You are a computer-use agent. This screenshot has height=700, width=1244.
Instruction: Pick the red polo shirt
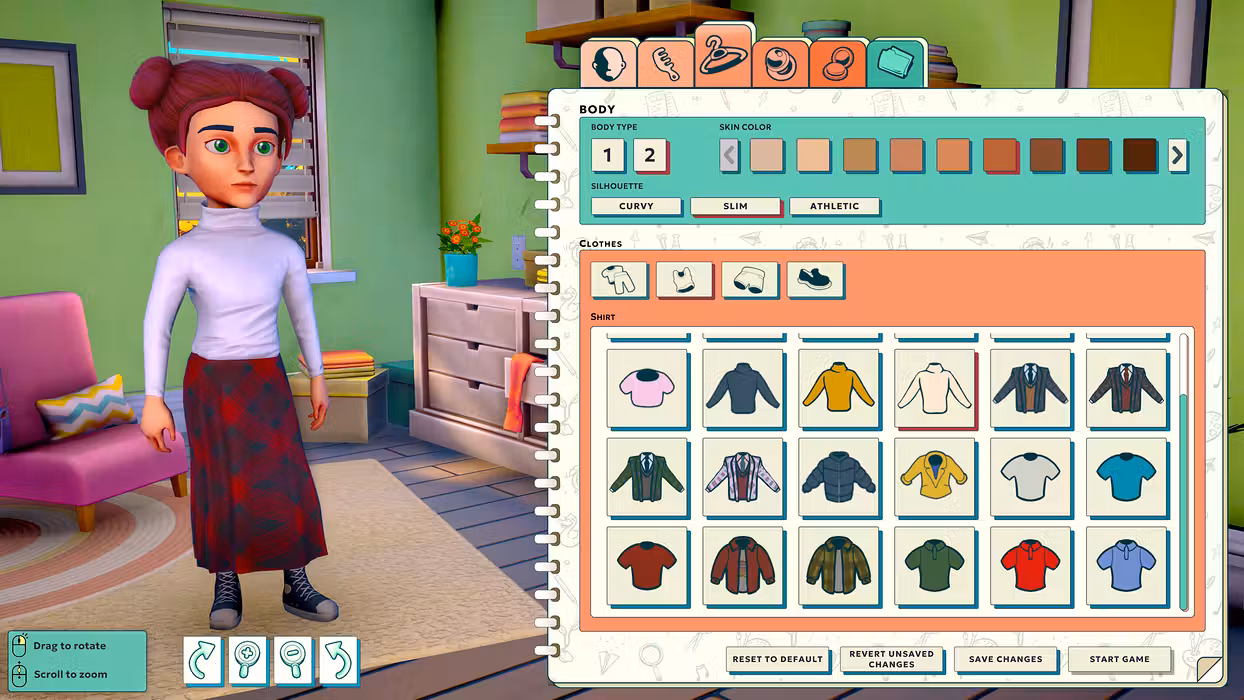pos(1030,566)
